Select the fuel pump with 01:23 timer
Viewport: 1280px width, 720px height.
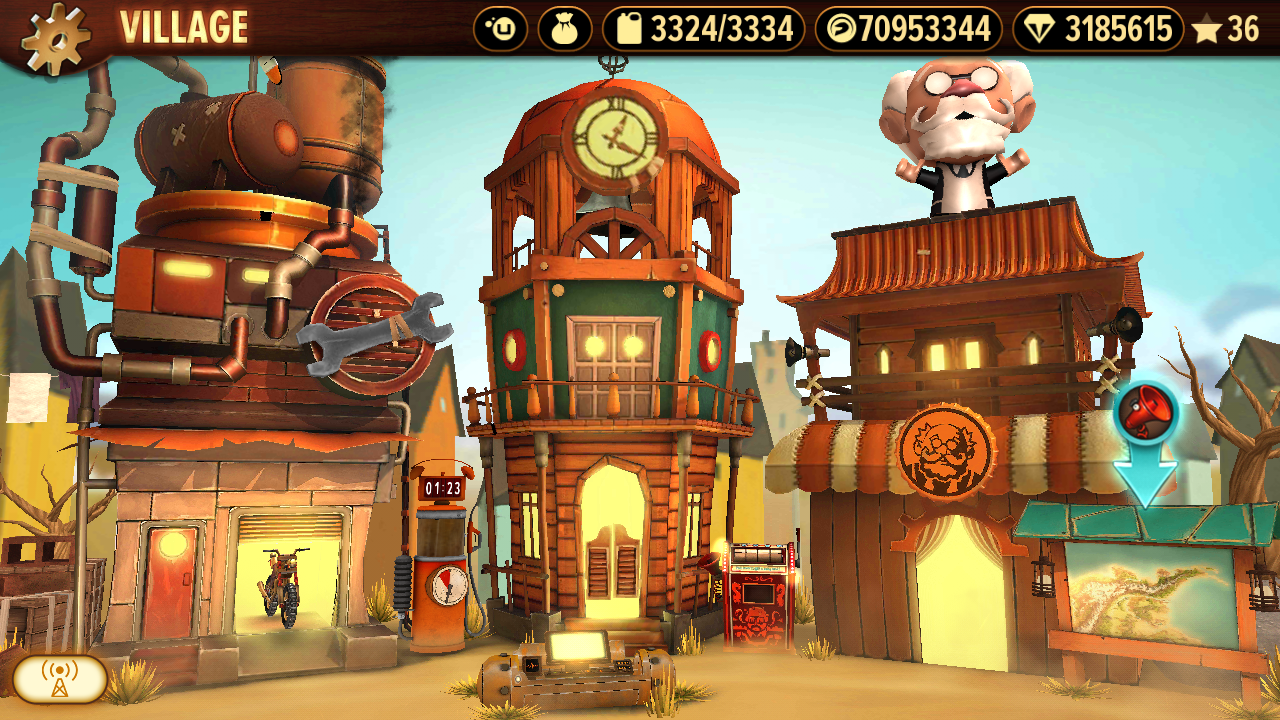[442, 570]
